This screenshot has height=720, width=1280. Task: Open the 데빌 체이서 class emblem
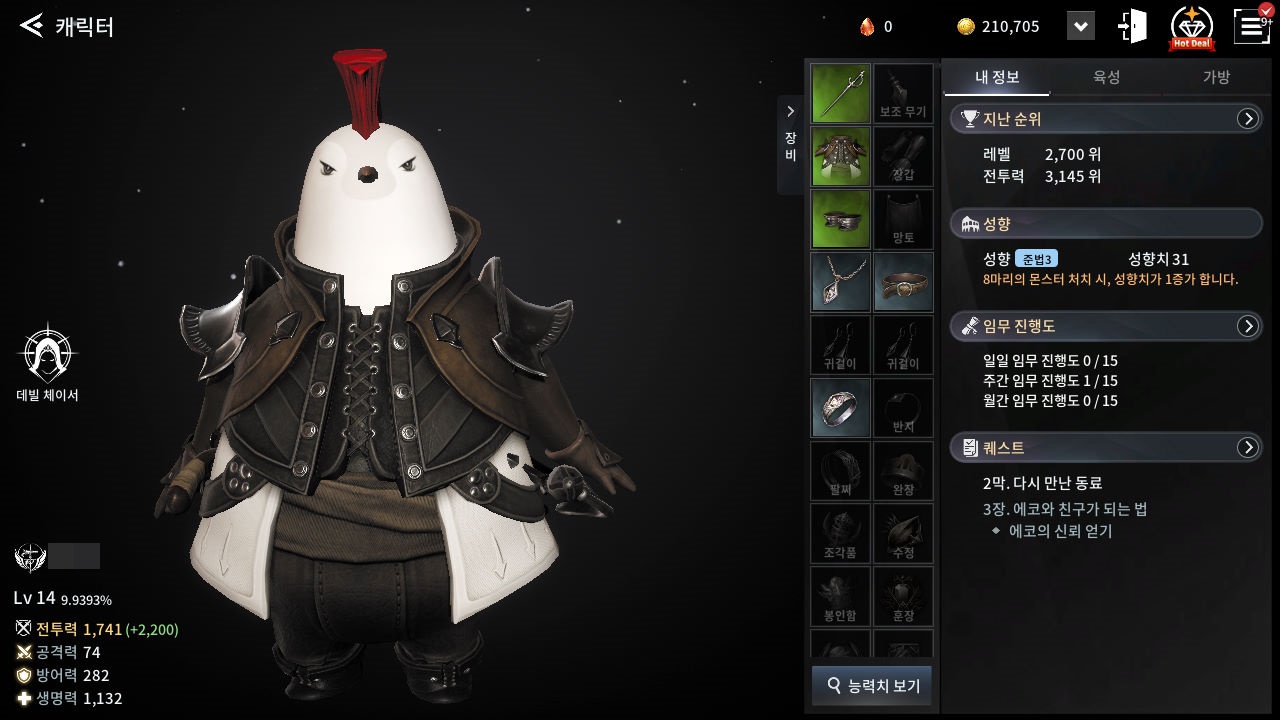click(47, 355)
